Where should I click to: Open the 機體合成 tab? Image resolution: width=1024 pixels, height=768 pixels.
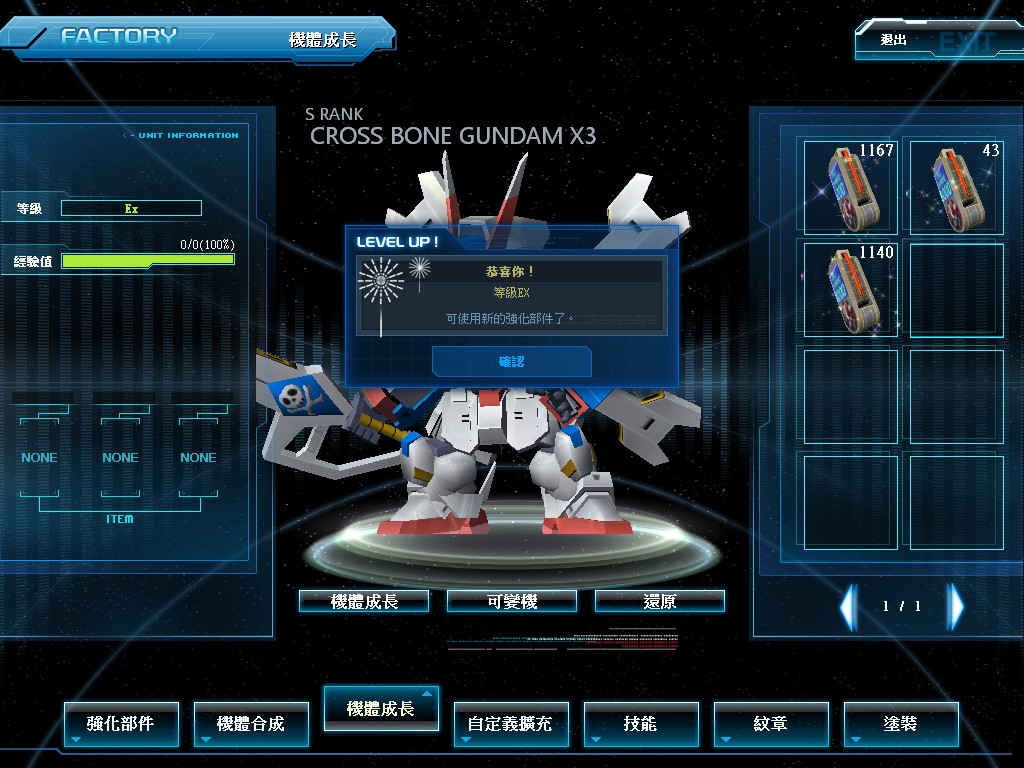(x=251, y=723)
